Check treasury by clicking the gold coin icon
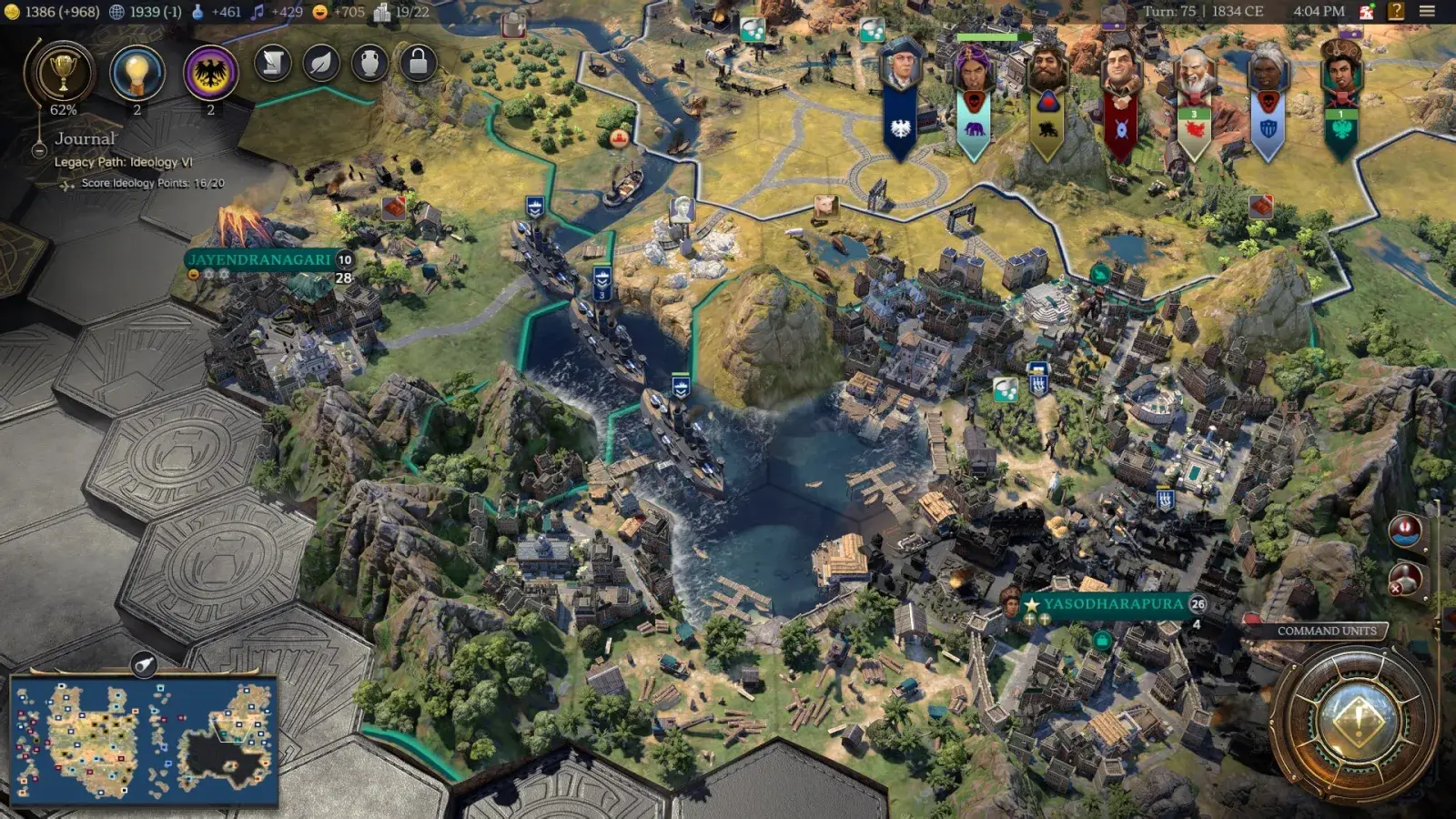This screenshot has width=1456, height=819. pos(11,13)
